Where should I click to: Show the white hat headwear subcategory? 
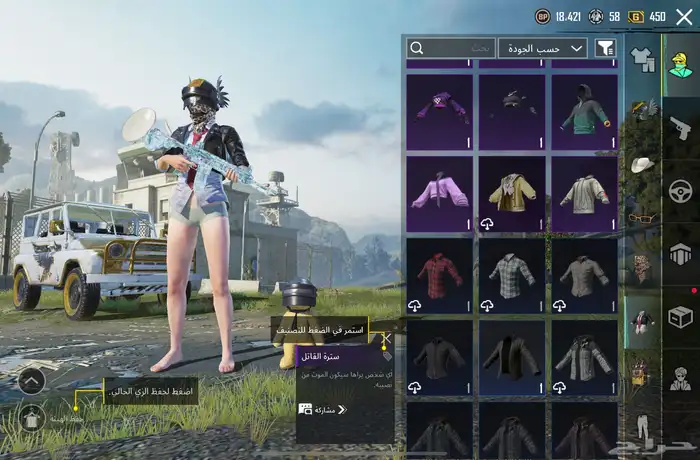click(x=641, y=163)
